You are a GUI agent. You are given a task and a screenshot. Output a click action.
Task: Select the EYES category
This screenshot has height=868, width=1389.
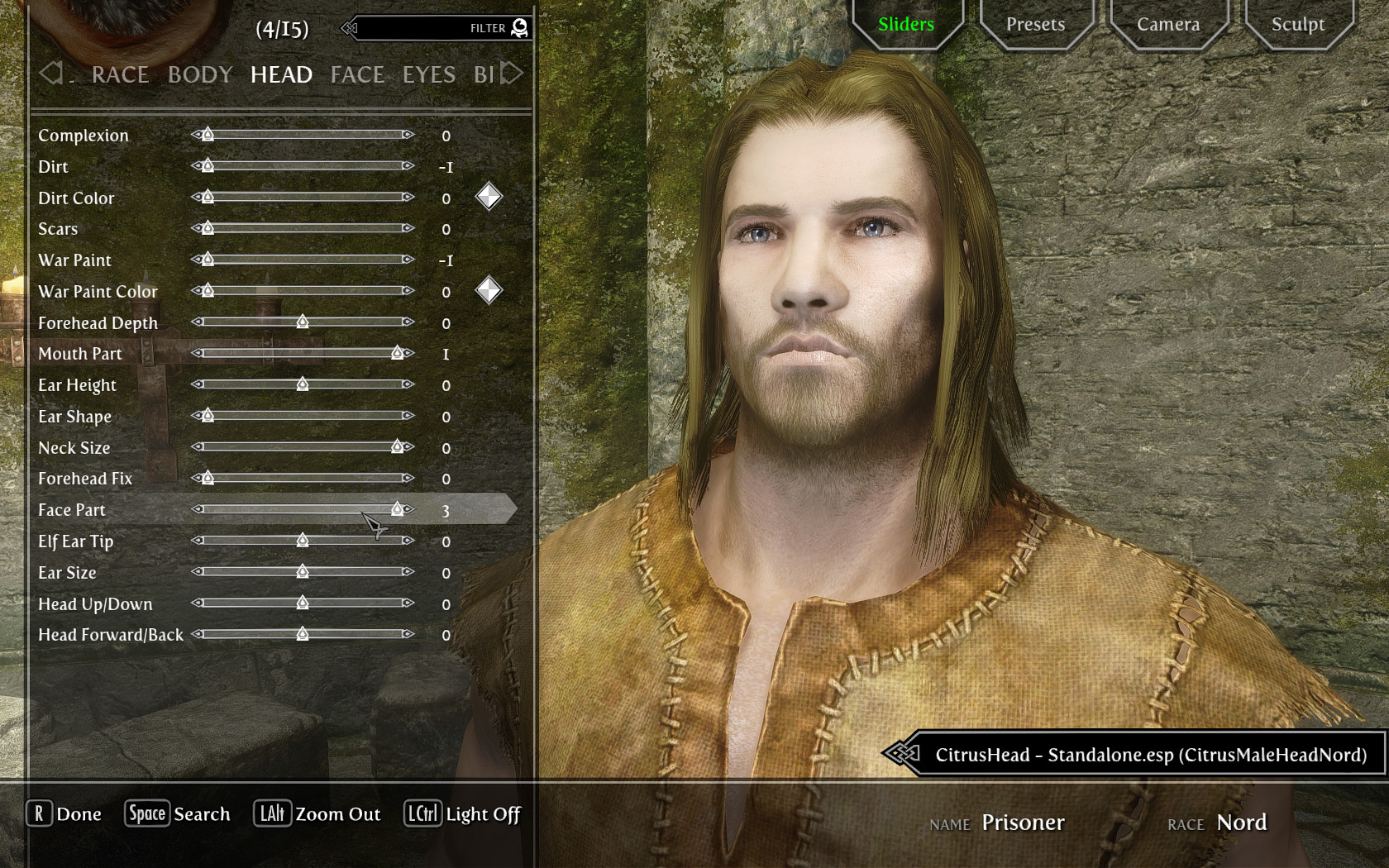click(x=428, y=75)
